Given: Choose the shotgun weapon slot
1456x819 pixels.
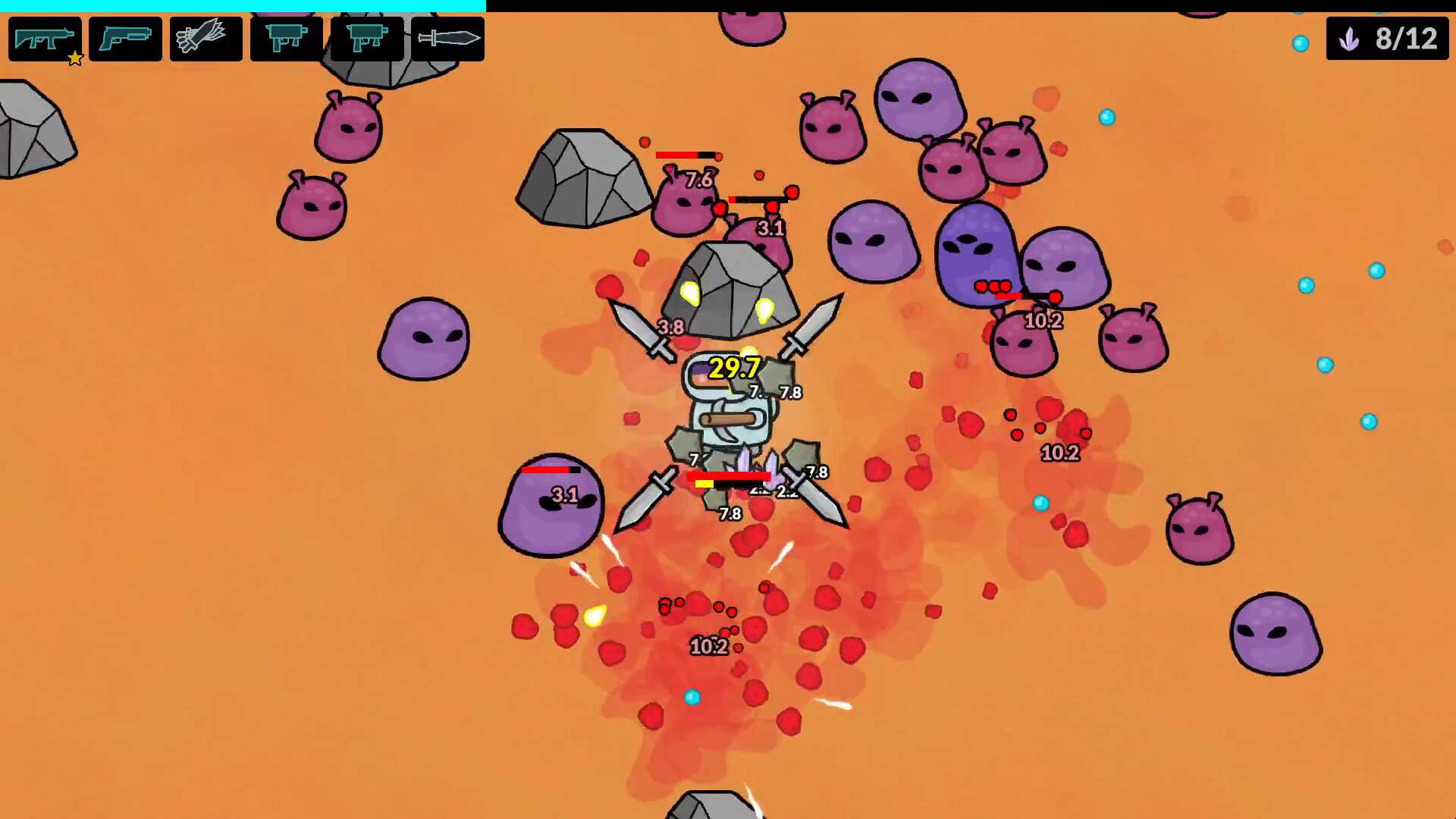Looking at the screenshot, I should point(125,39).
